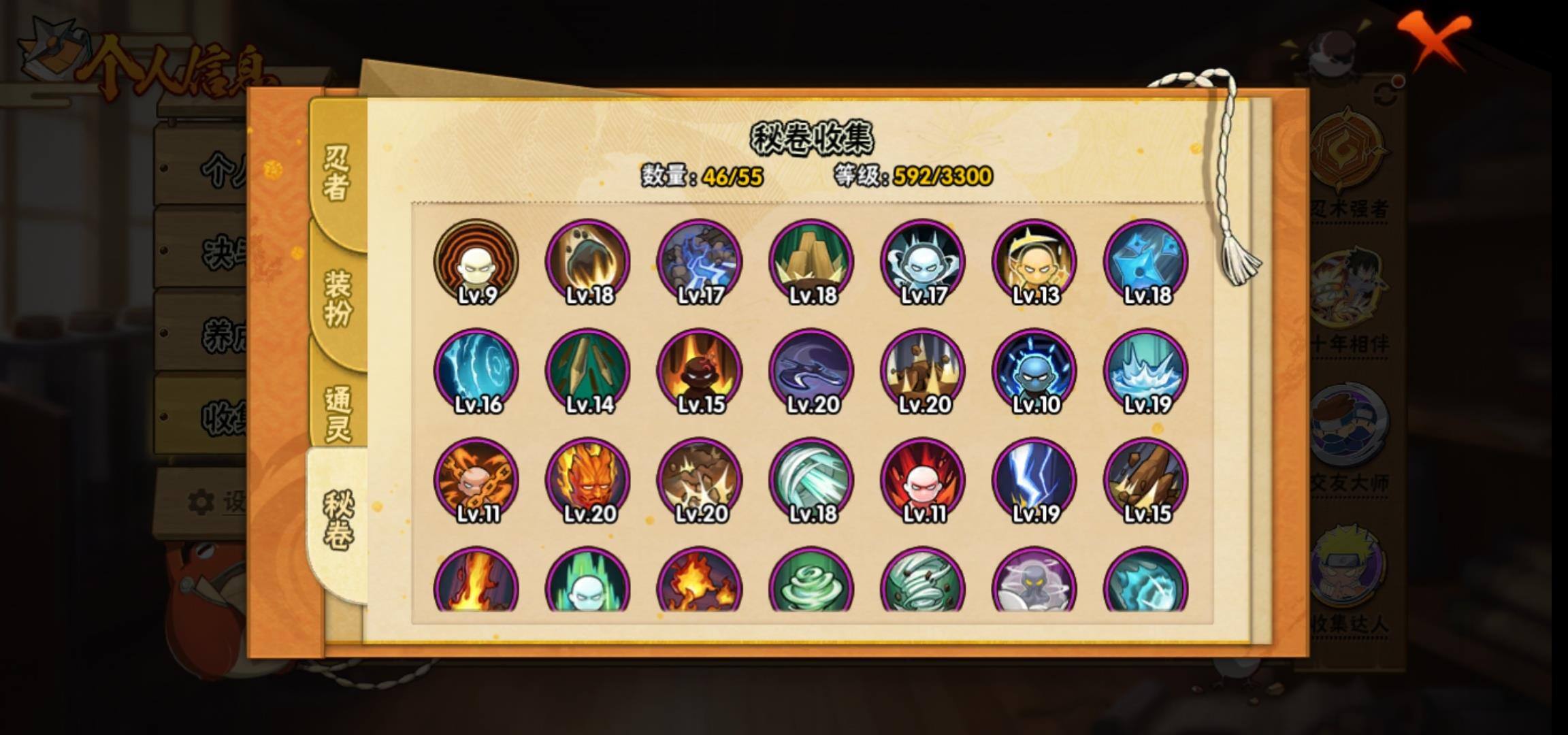Select the flaming face Lv.20 scroll

(587, 480)
